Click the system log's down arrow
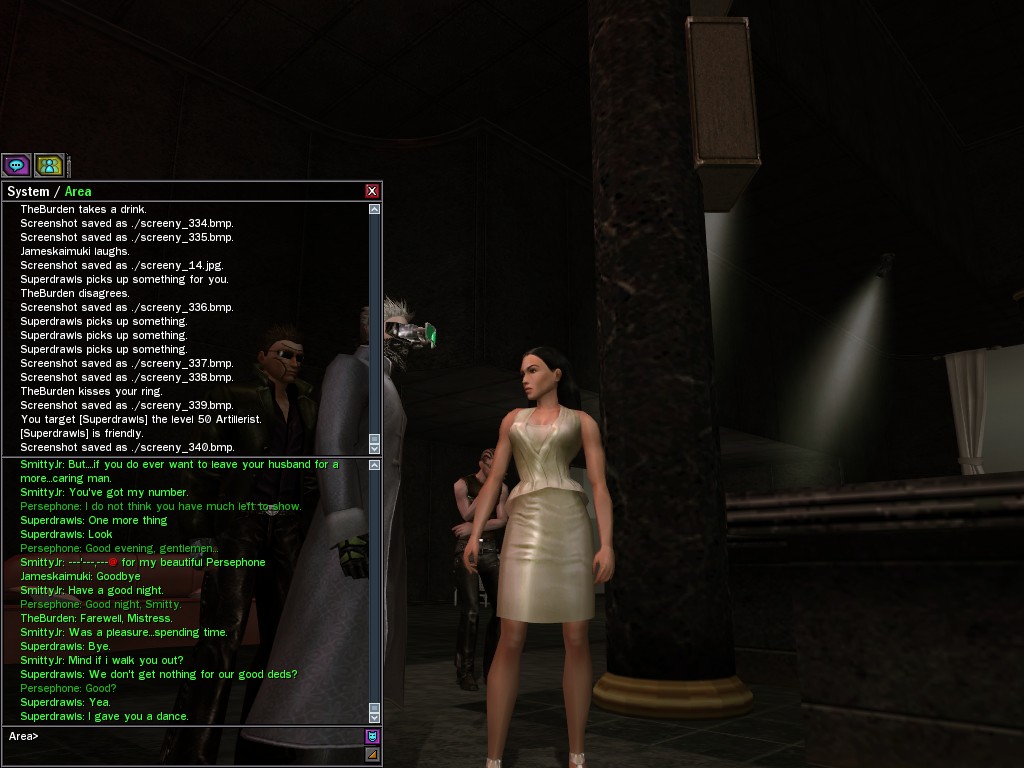The width and height of the screenshot is (1024, 768). (375, 448)
